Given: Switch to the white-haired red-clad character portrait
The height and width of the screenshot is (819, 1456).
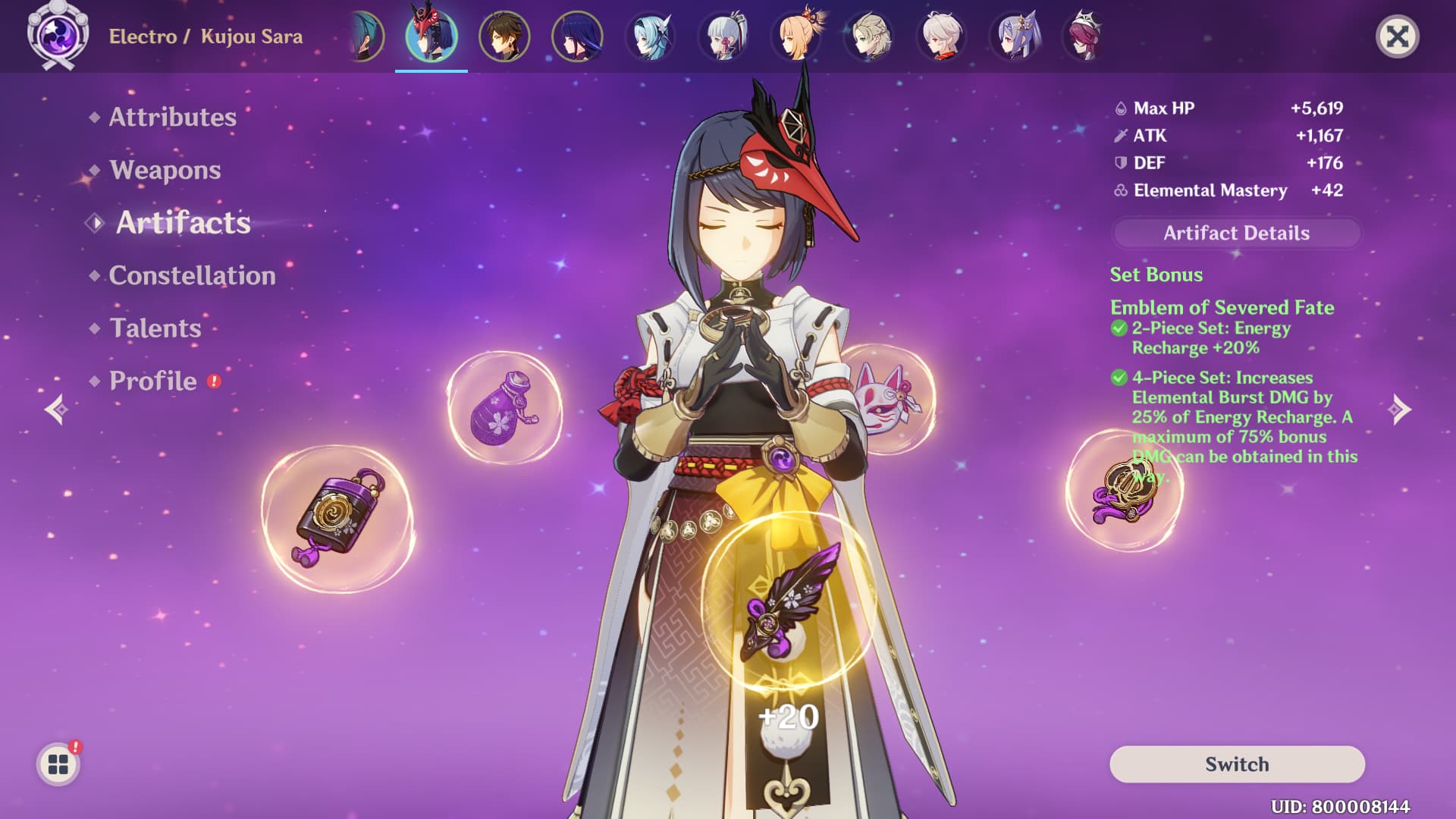Looking at the screenshot, I should click(941, 36).
